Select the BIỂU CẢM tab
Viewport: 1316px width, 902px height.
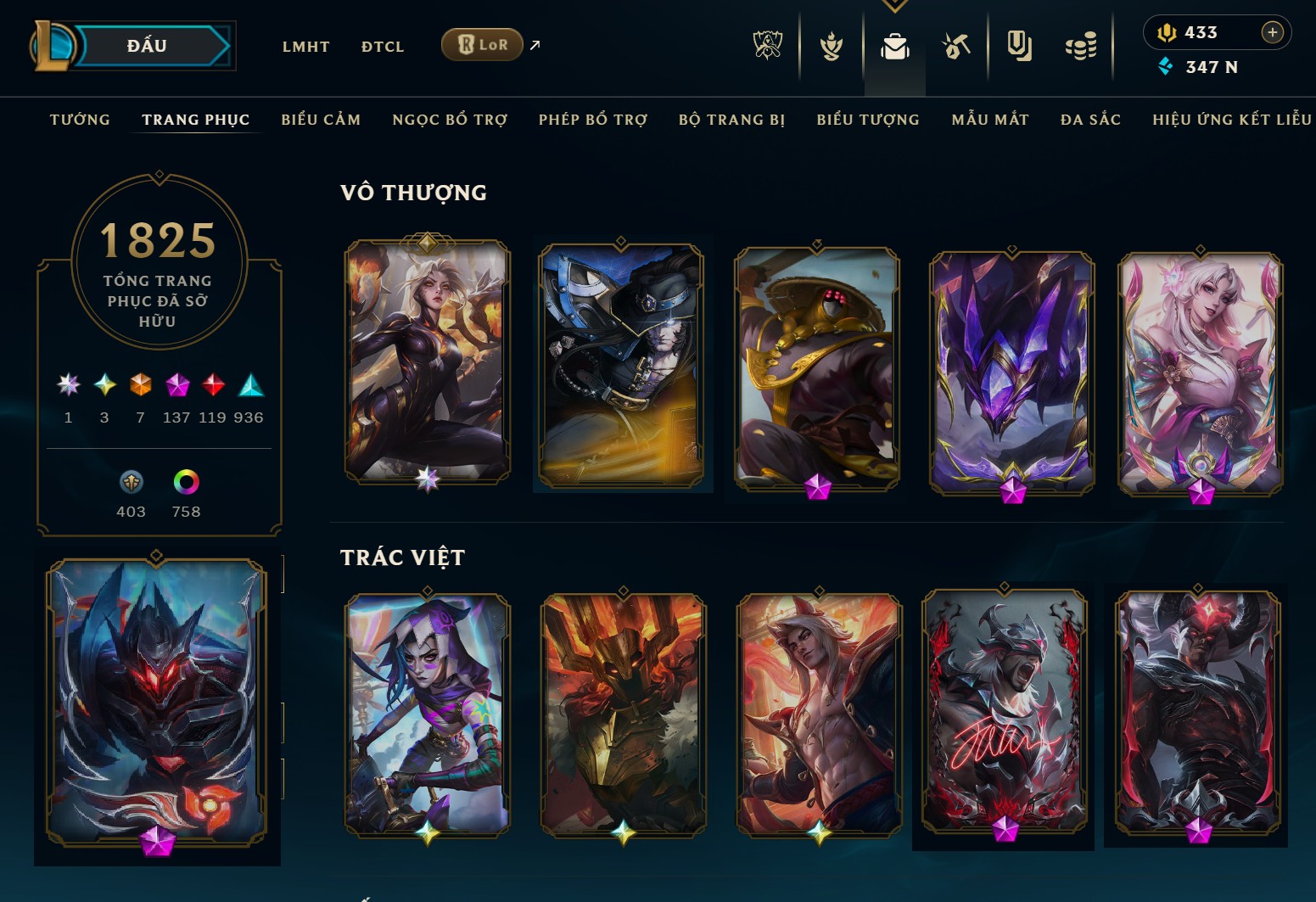pos(321,120)
